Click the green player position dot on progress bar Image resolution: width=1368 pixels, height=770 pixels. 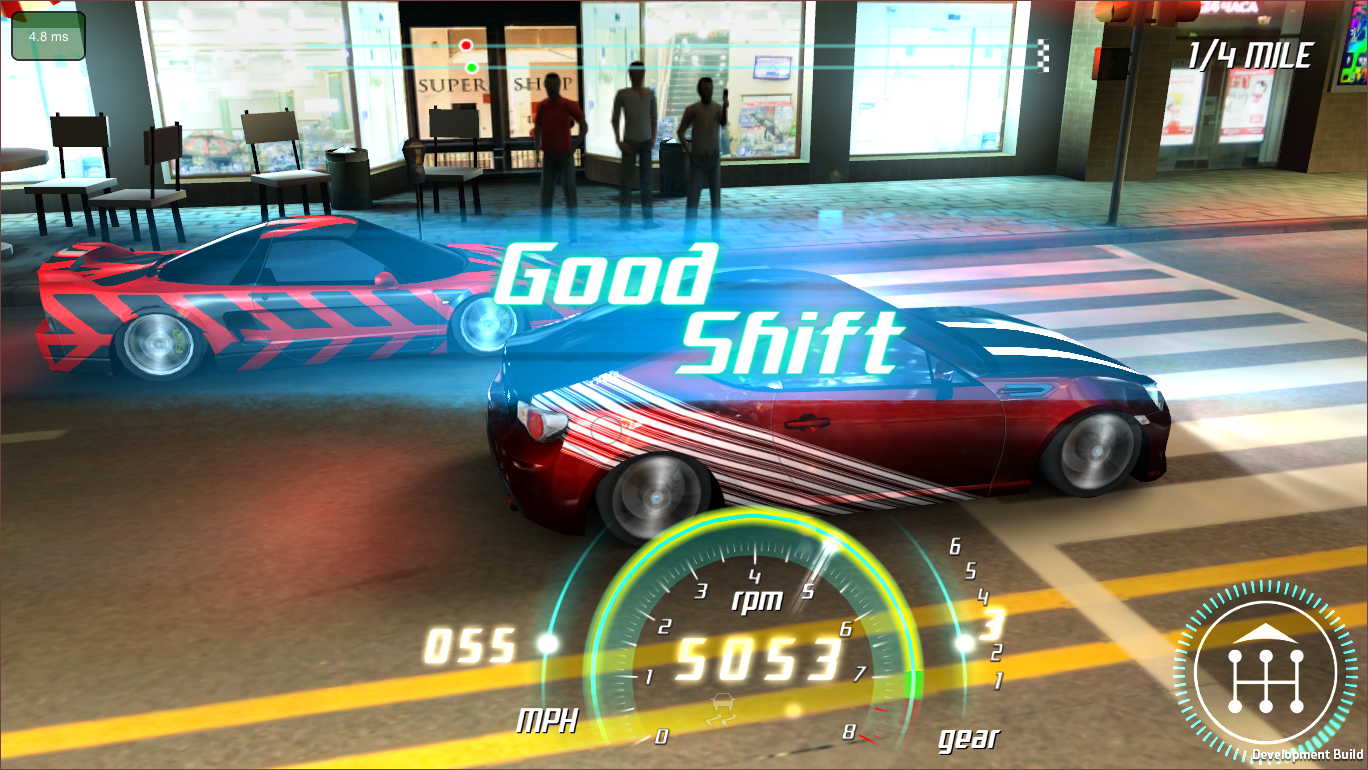470,68
